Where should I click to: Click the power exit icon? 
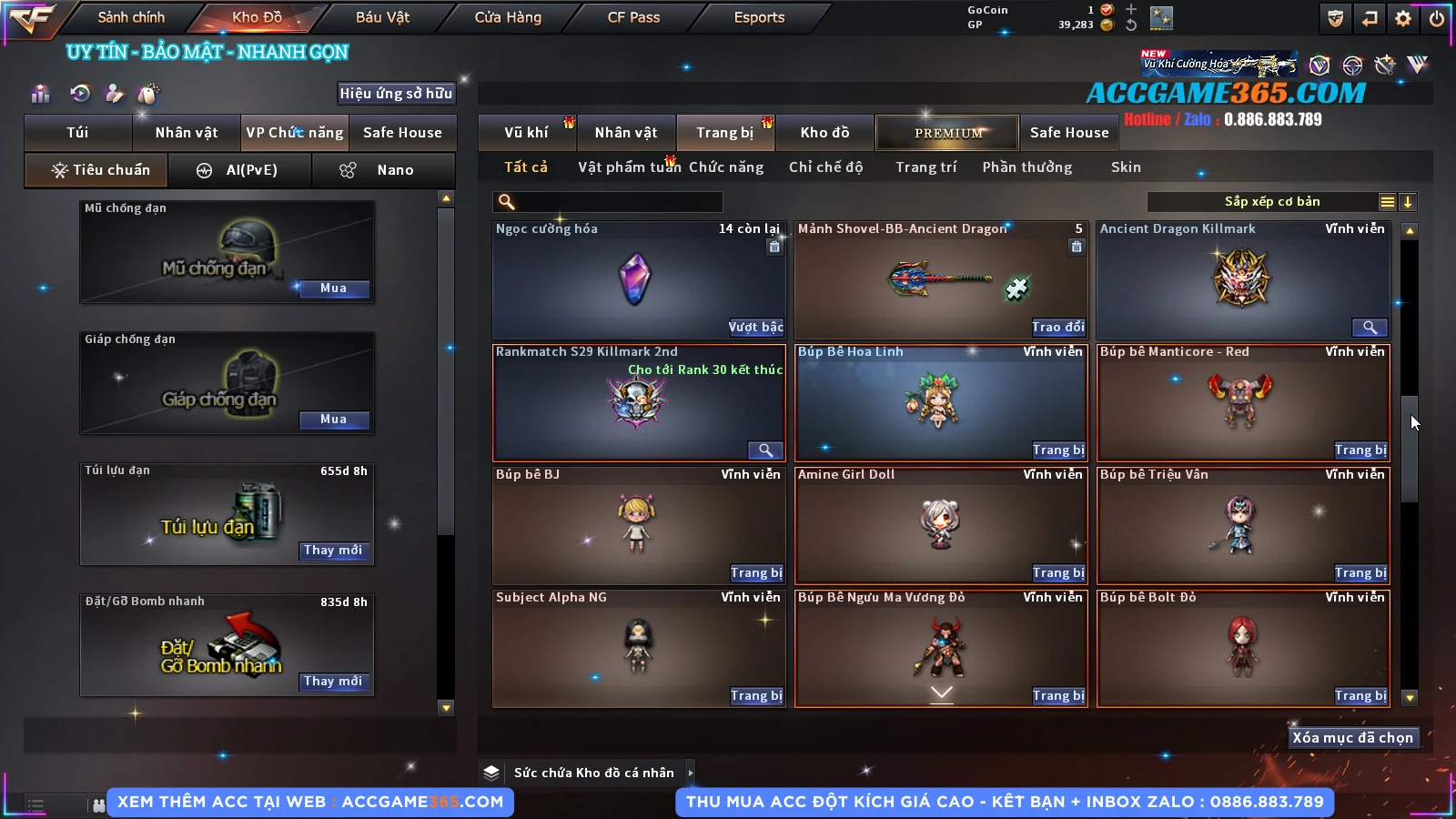click(1437, 18)
